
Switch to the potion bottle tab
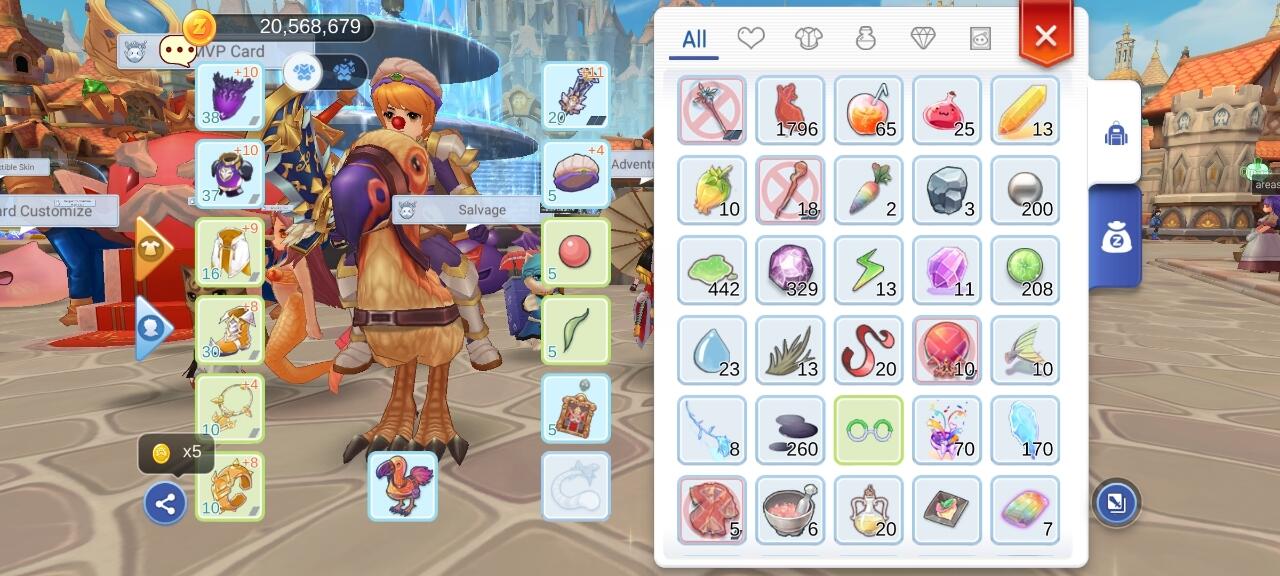pyautogui.click(x=865, y=38)
